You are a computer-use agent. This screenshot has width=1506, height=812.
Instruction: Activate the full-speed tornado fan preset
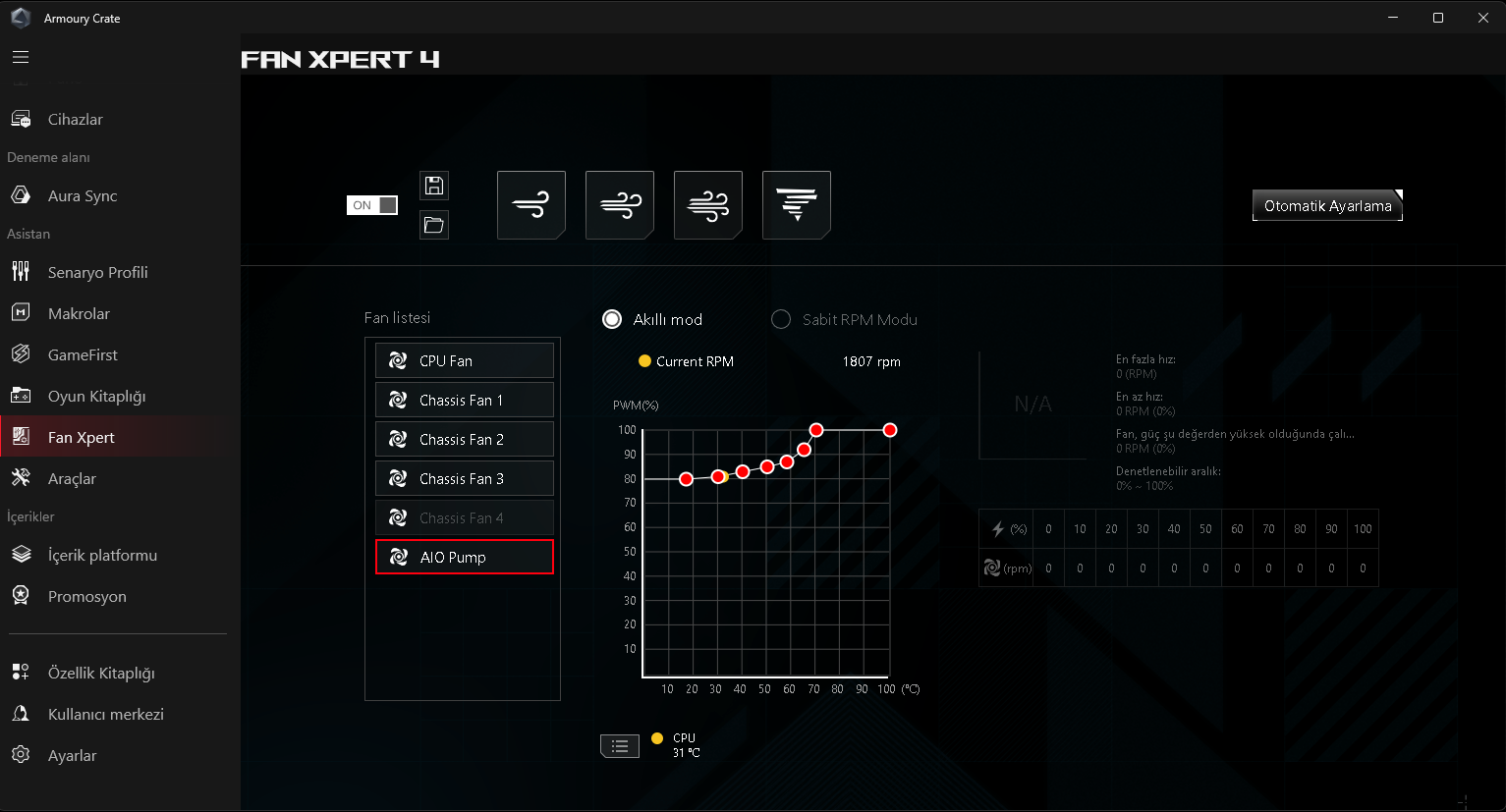(797, 205)
